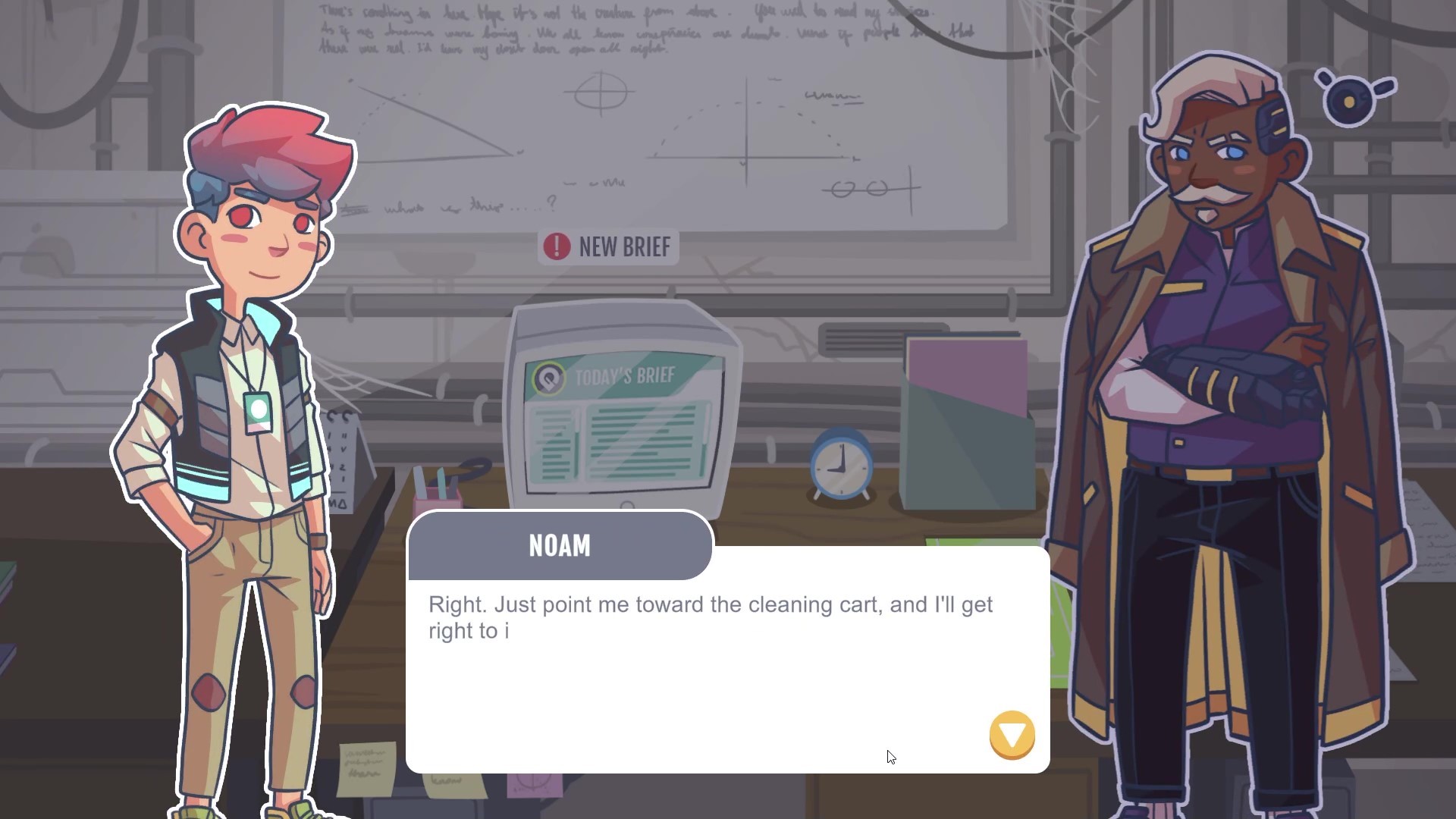
Task: Click the older man with crossed arms
Action: point(1213,379)
